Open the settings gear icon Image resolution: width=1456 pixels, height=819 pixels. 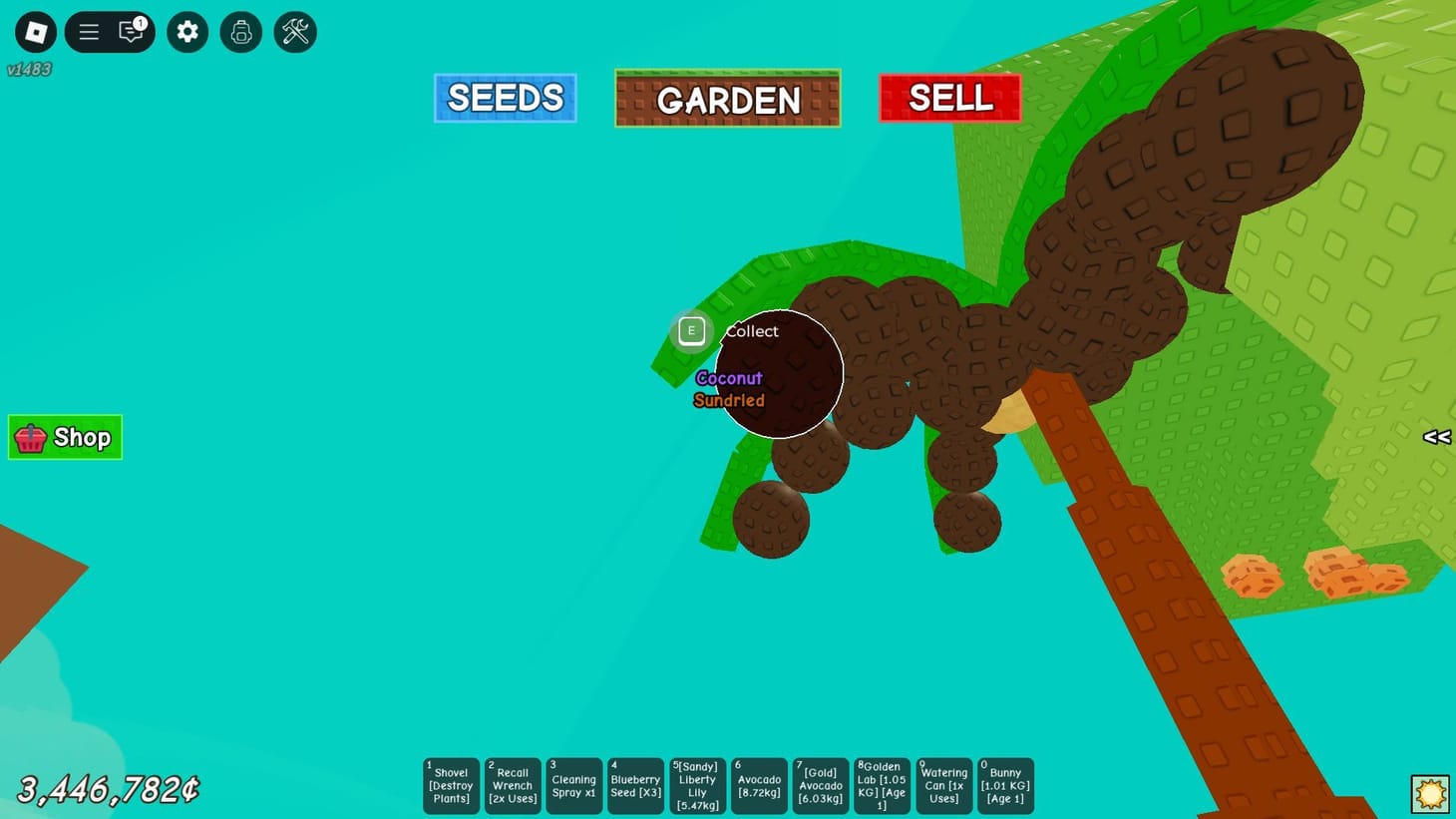tap(186, 31)
